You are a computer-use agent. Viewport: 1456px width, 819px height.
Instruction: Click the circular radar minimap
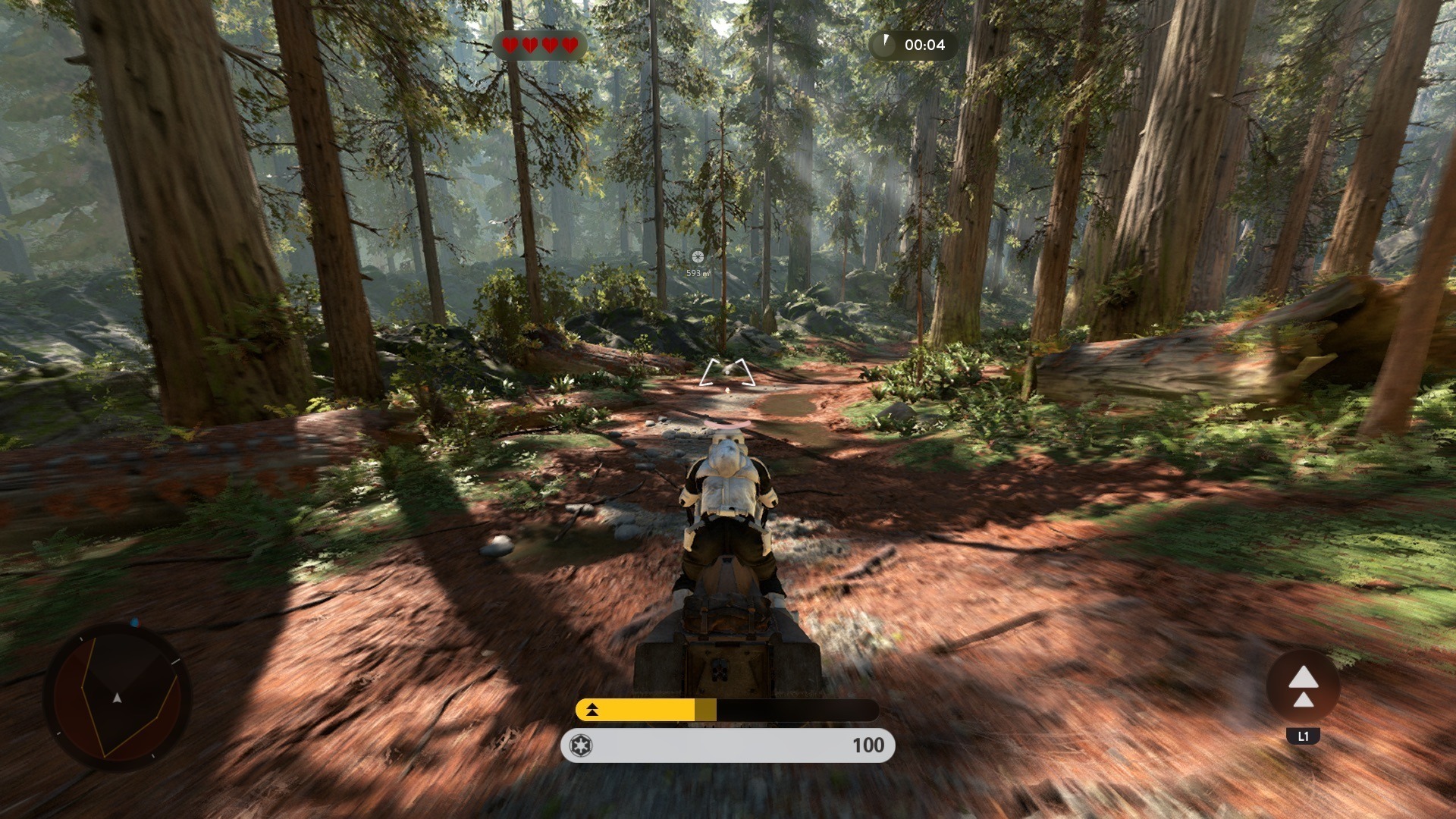point(118,696)
